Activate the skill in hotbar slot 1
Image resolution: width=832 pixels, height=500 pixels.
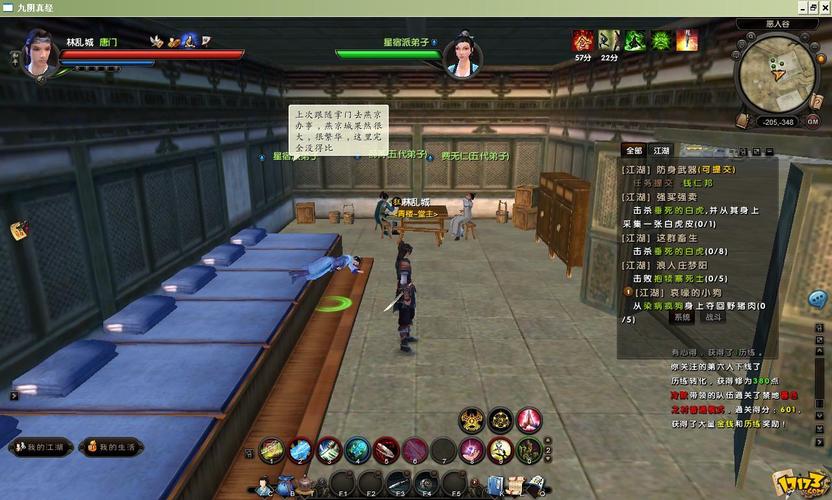pos(271,451)
